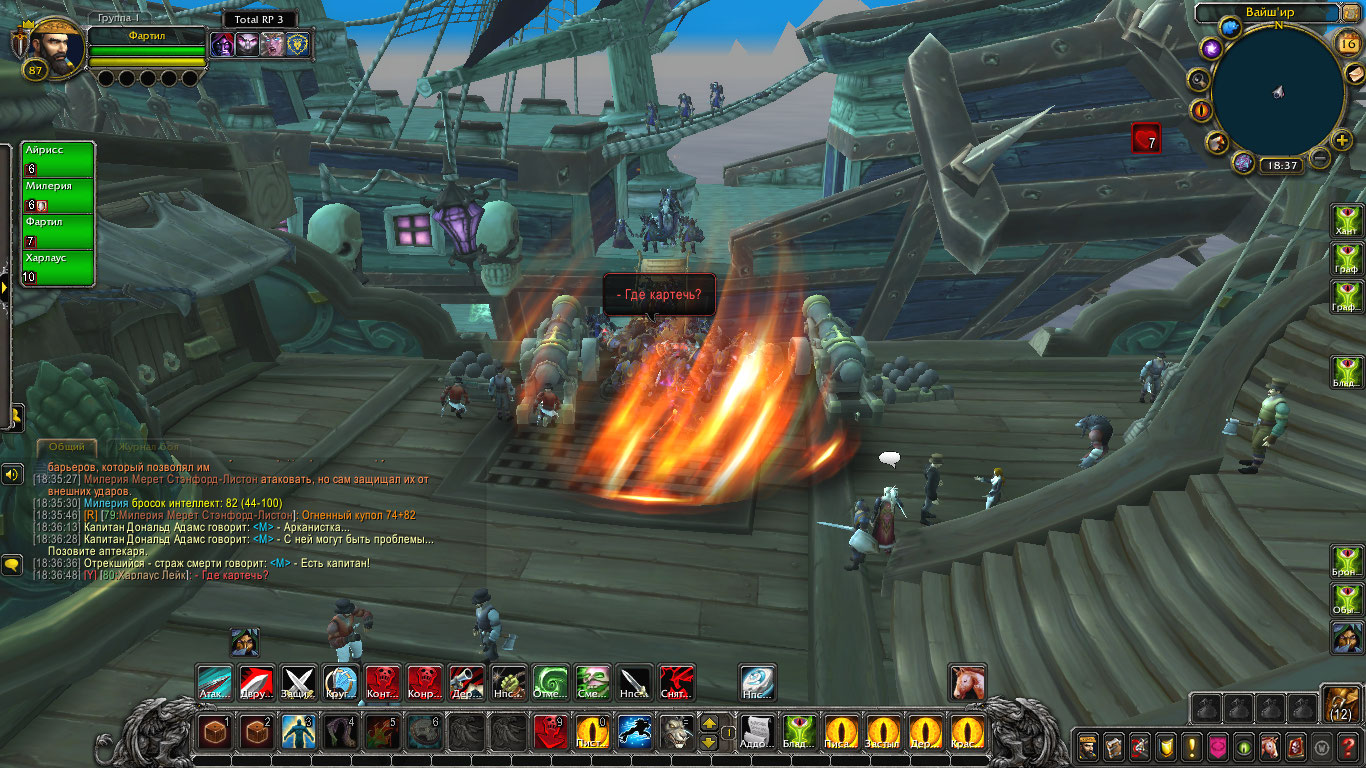Use the horse mount icon above action bar
This screenshot has width=1366, height=768.
pos(967,682)
